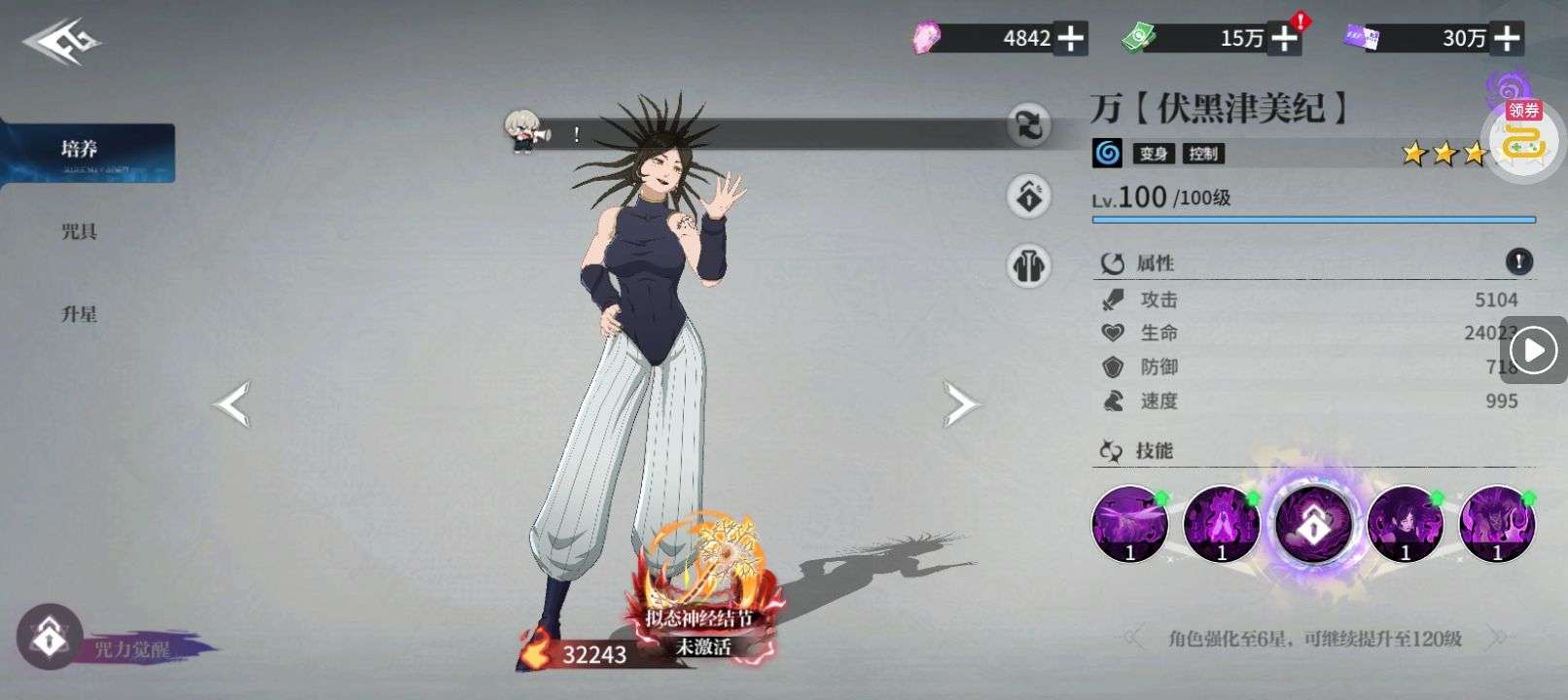View attribute details via exclamation icon
The height and width of the screenshot is (700, 1568).
[1518, 261]
